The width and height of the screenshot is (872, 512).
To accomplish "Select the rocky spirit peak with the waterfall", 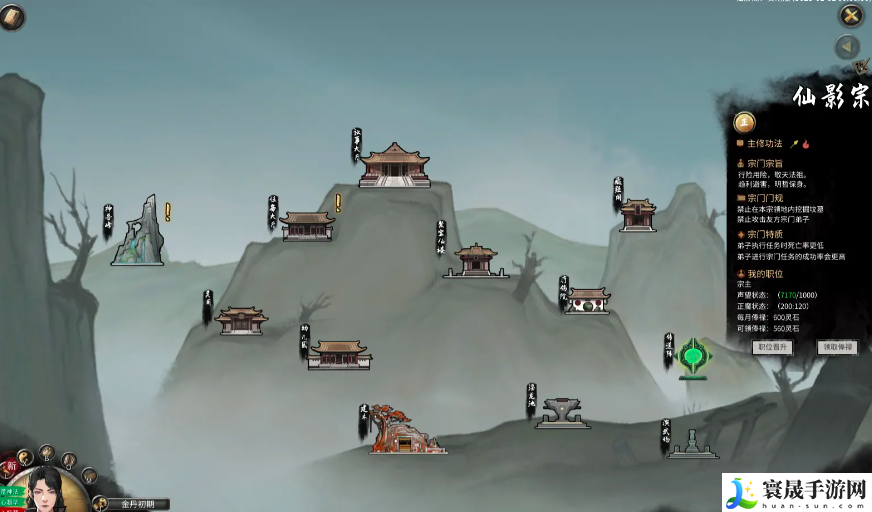I will click(138, 232).
